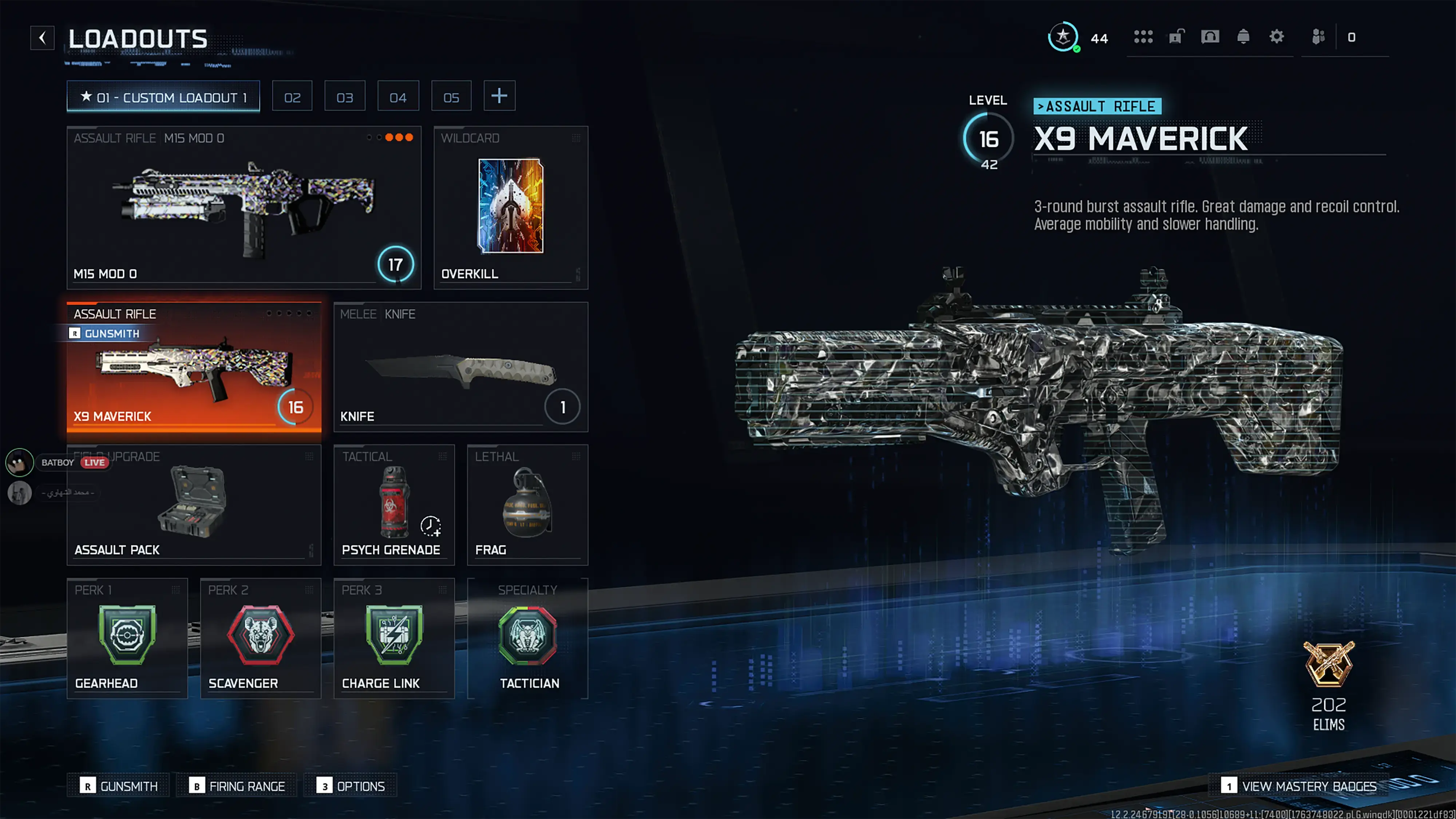This screenshot has width=1456, height=819.
Task: Select the M15 Mod 0 weapon thumbnail
Action: (243, 203)
